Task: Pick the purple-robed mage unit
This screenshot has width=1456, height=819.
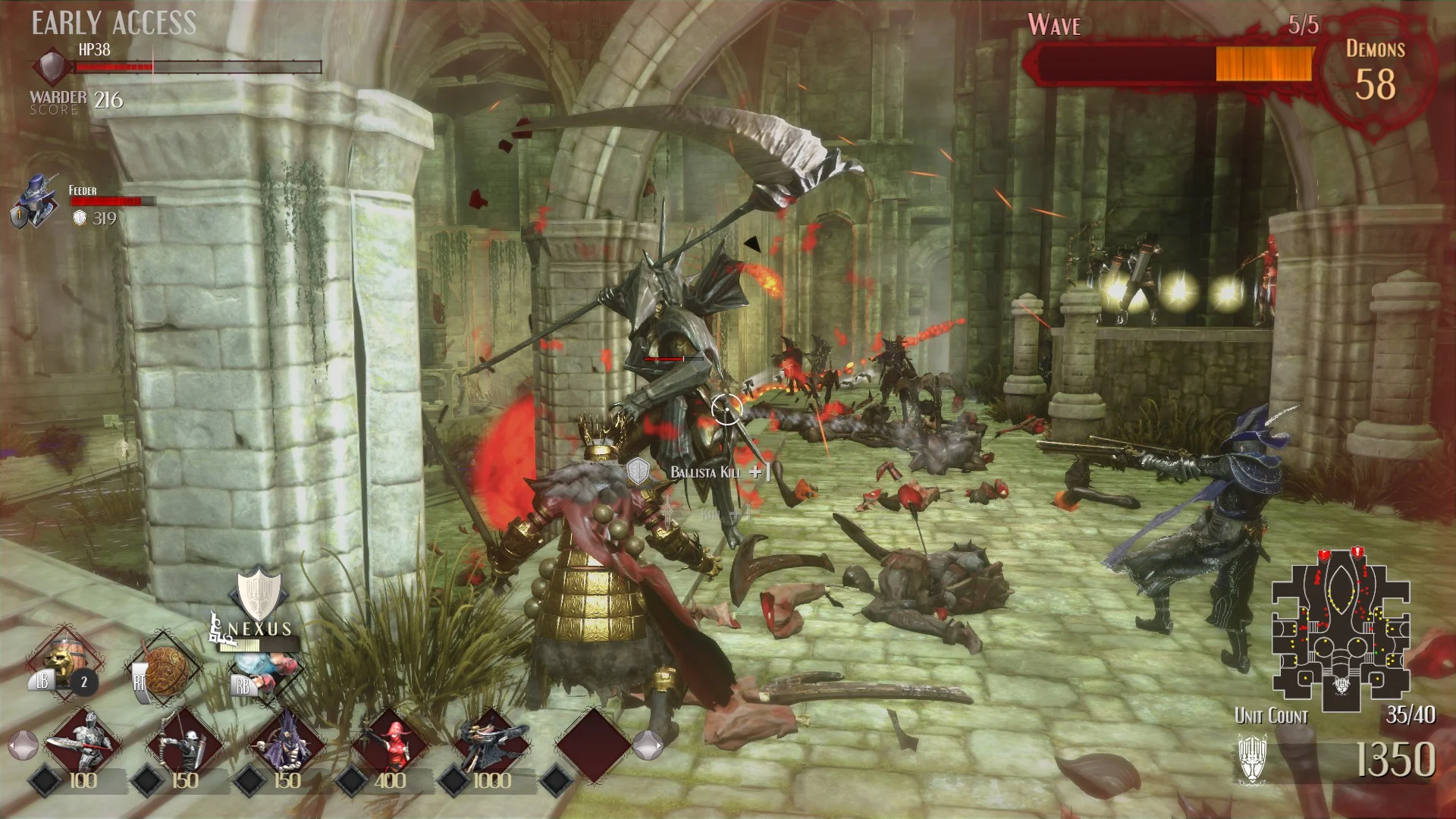Action: click(286, 742)
